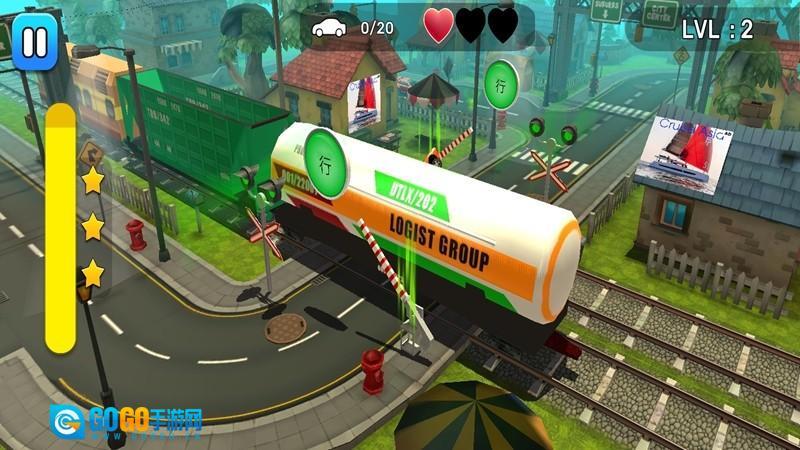Image resolution: width=800 pixels, height=450 pixels.
Task: Tap the green 行 button beside the striped umbrella
Action: pos(501,84)
